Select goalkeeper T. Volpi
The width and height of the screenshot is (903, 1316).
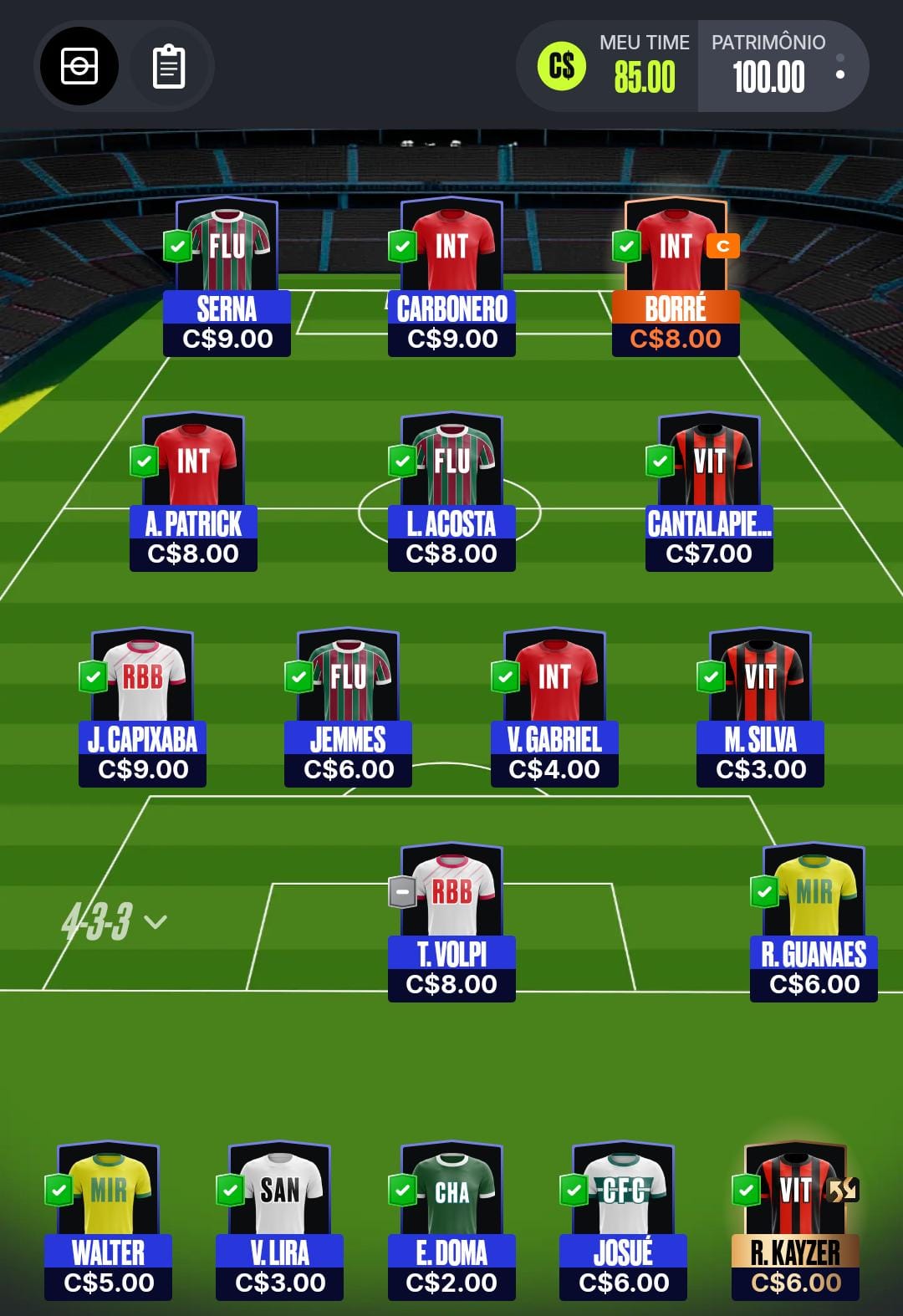[451, 924]
